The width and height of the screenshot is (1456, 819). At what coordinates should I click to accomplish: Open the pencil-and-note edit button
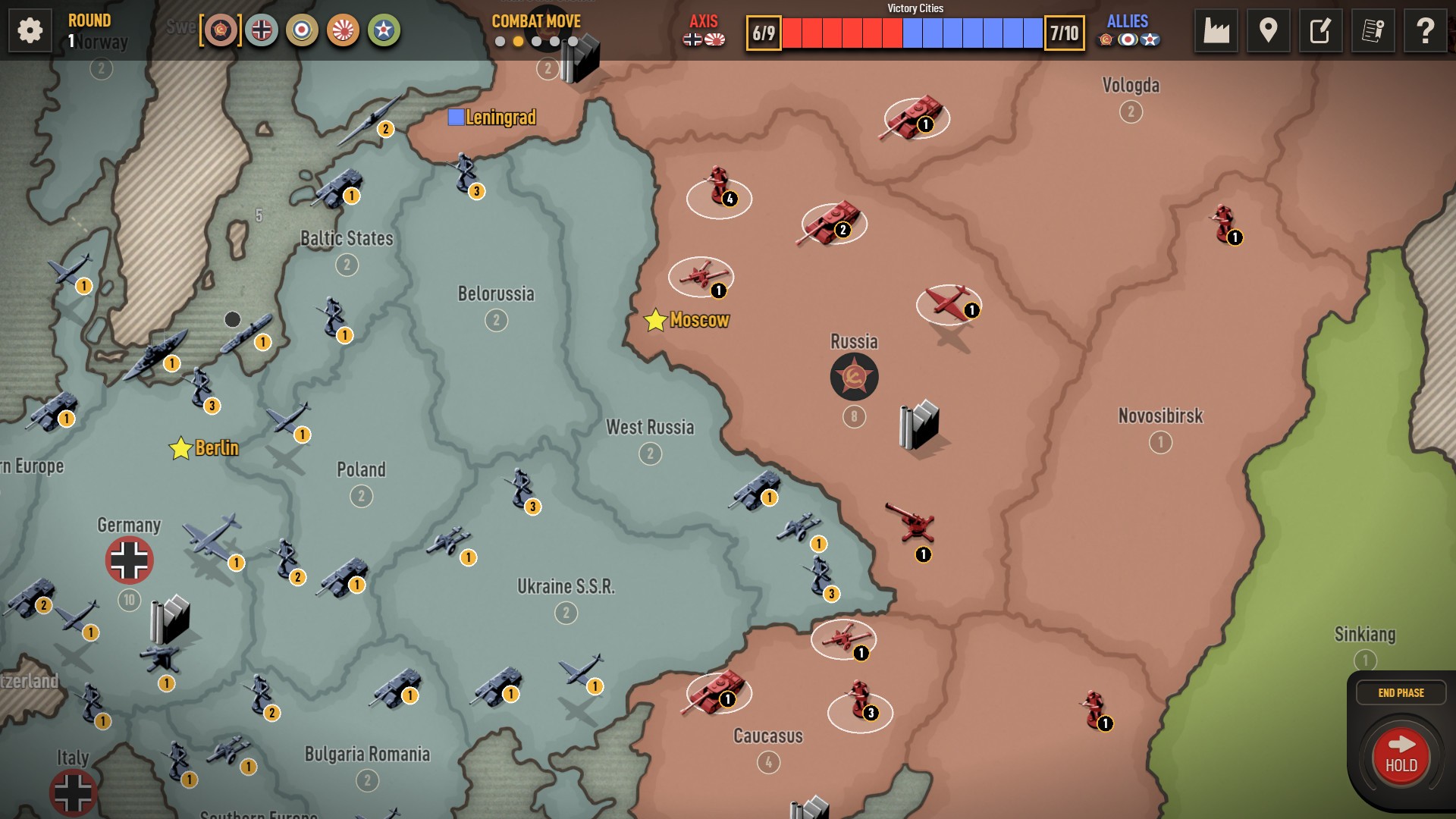1320,31
